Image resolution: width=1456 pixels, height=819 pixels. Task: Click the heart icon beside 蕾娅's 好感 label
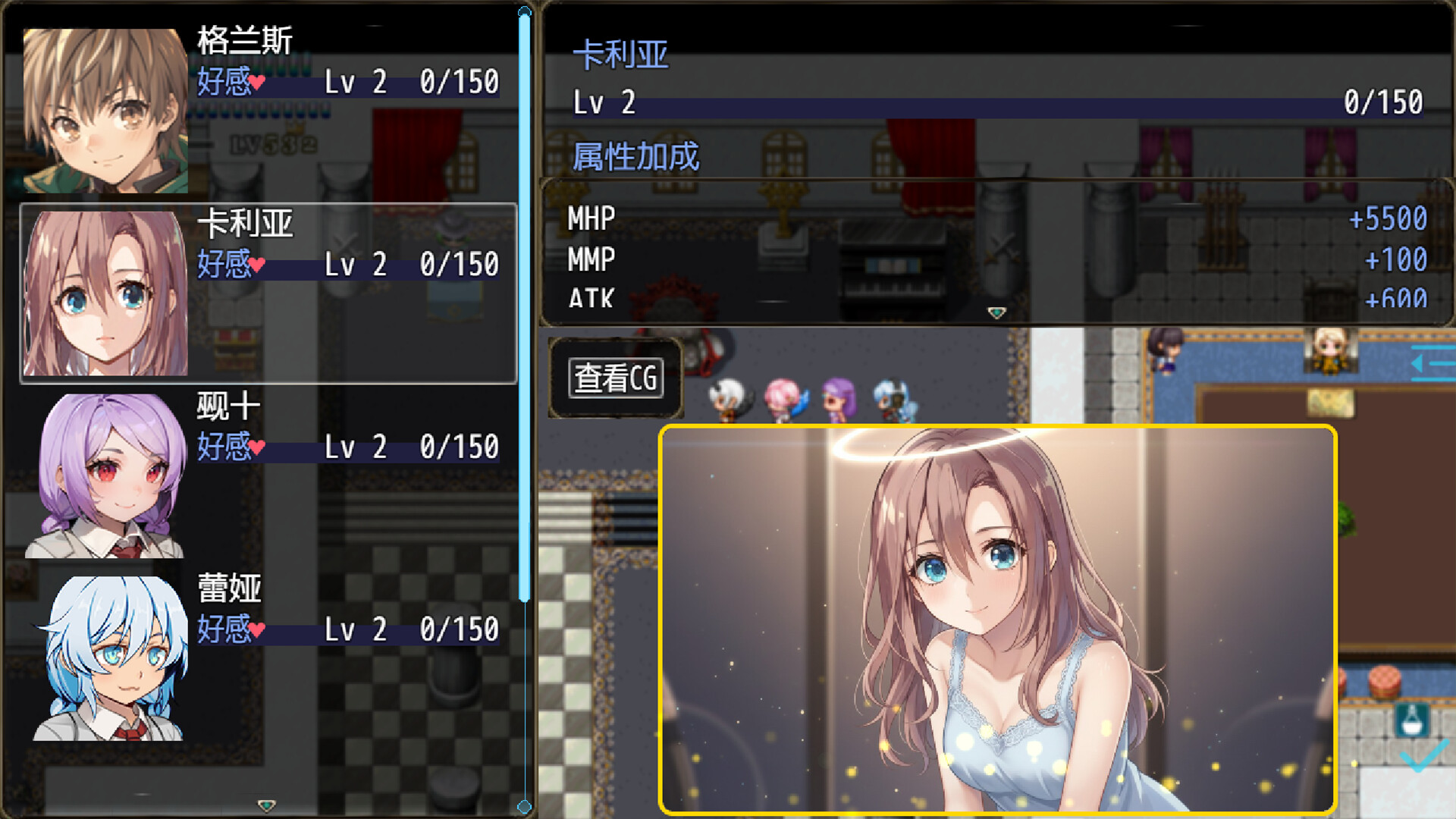[x=258, y=628]
